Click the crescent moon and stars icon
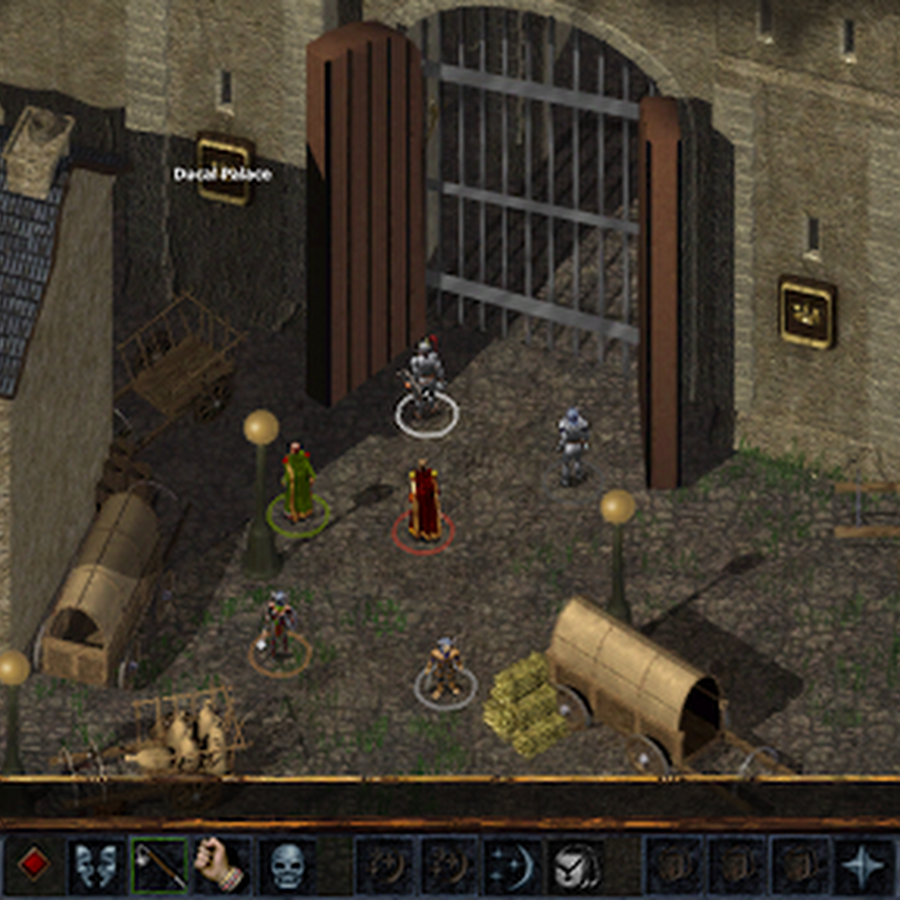 513,865
